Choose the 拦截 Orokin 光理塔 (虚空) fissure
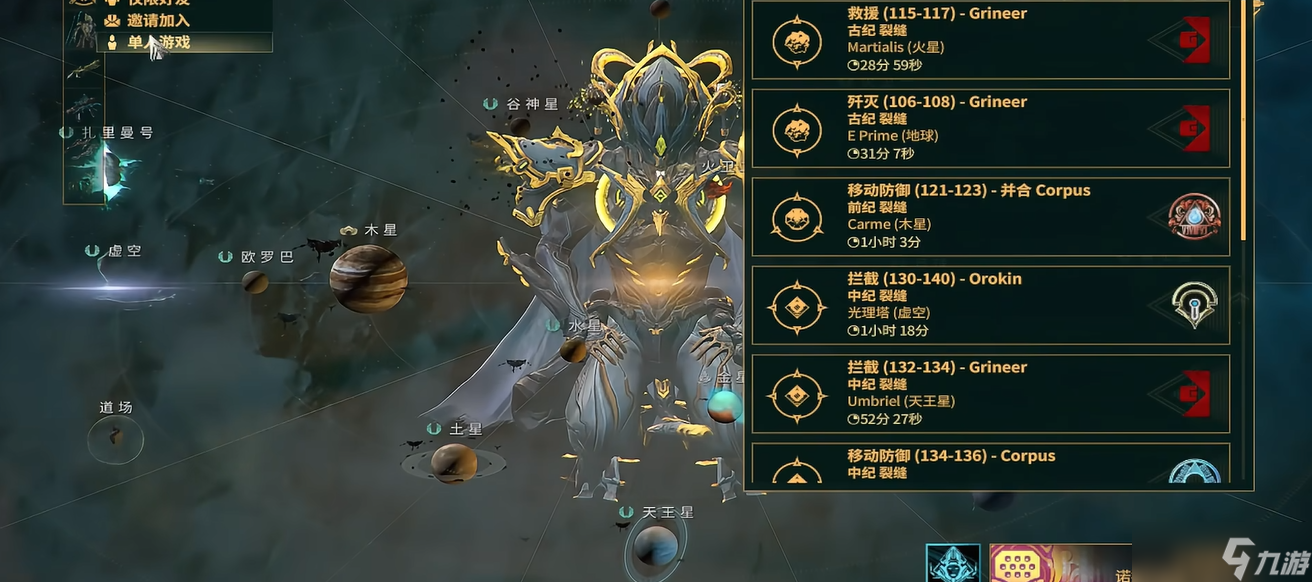1312x582 pixels. pyautogui.click(x=989, y=305)
